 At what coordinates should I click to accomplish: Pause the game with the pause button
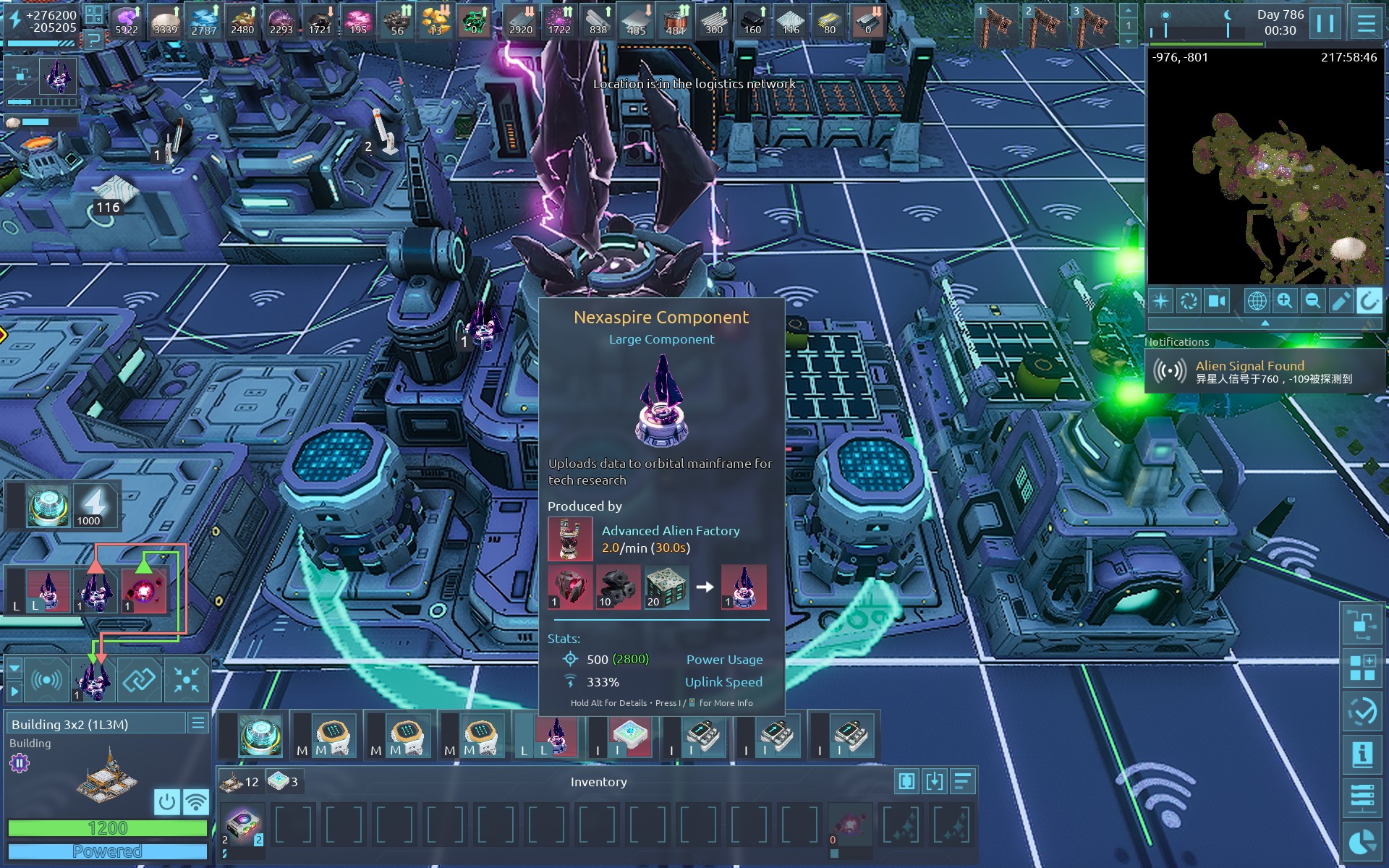pyautogui.click(x=1325, y=23)
